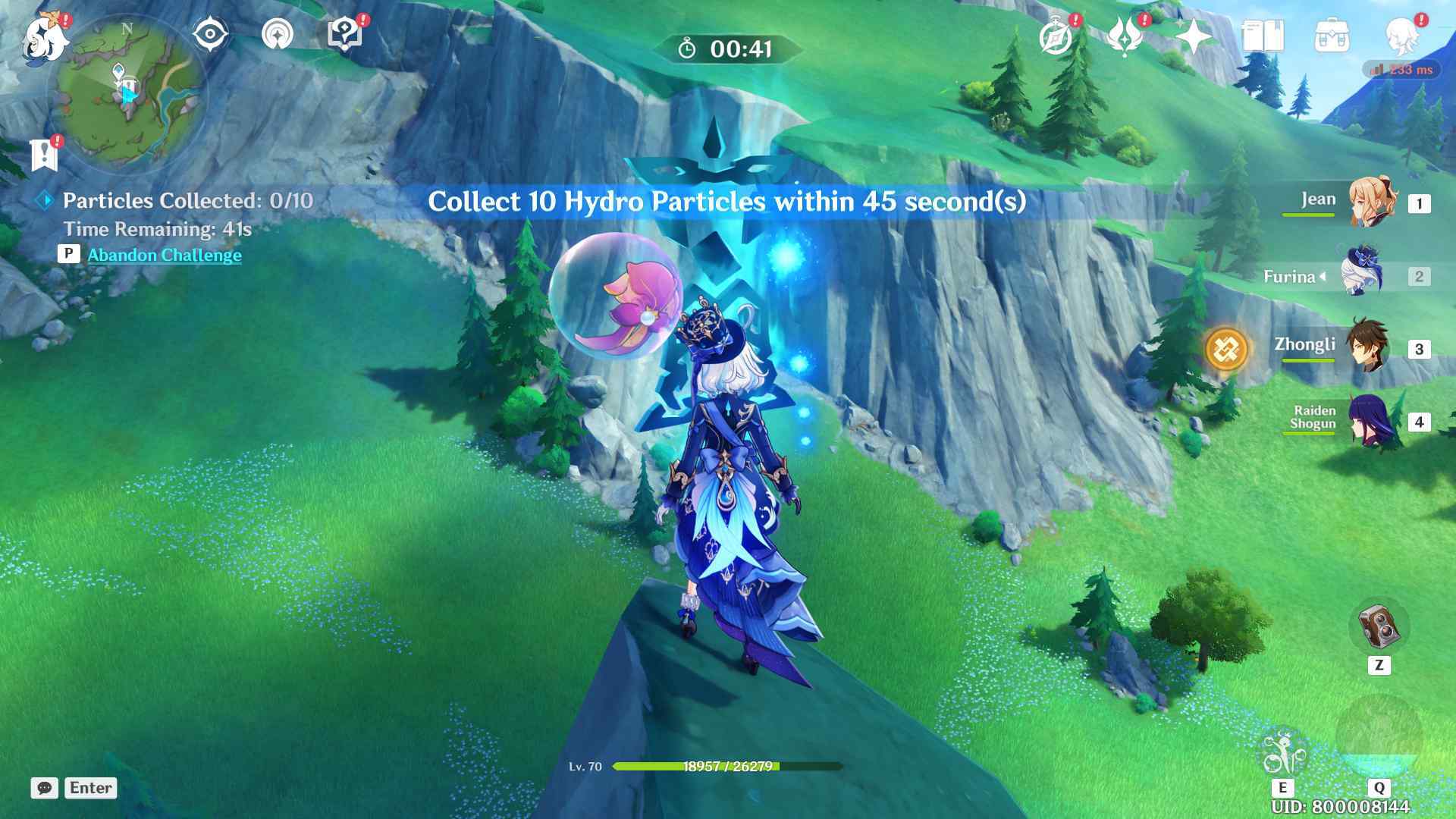Switch to Raiden Shogun in the party
The height and width of the screenshot is (819, 1456).
[1371, 421]
